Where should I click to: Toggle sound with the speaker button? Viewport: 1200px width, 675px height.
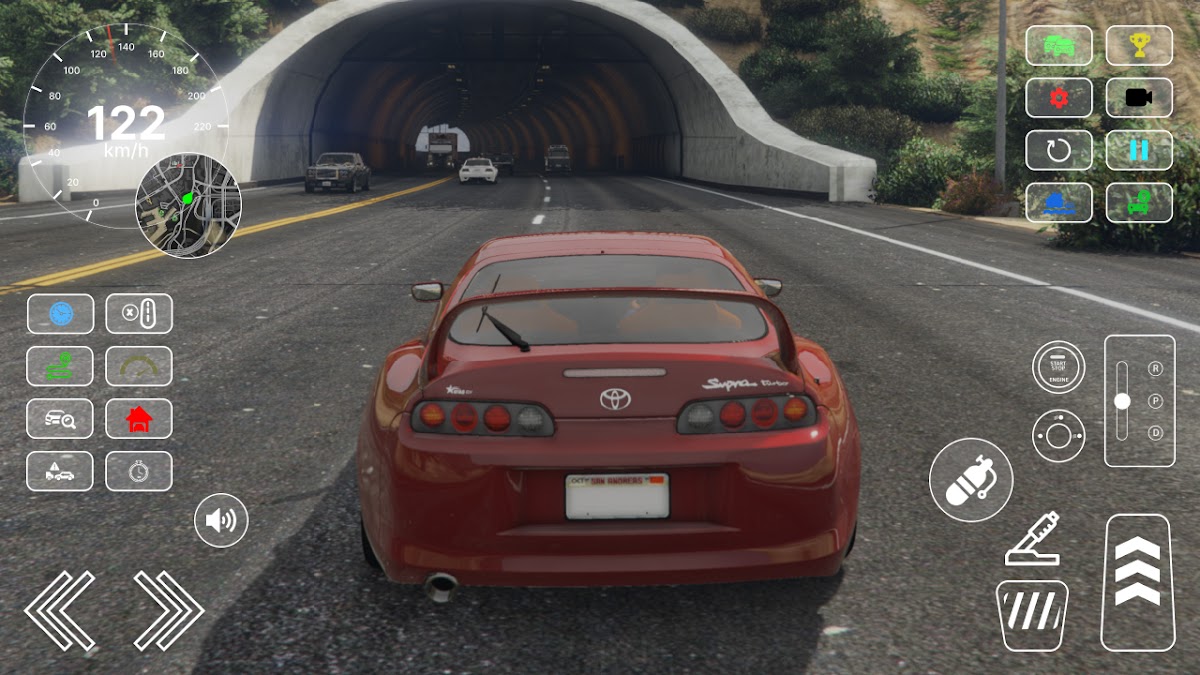click(221, 520)
